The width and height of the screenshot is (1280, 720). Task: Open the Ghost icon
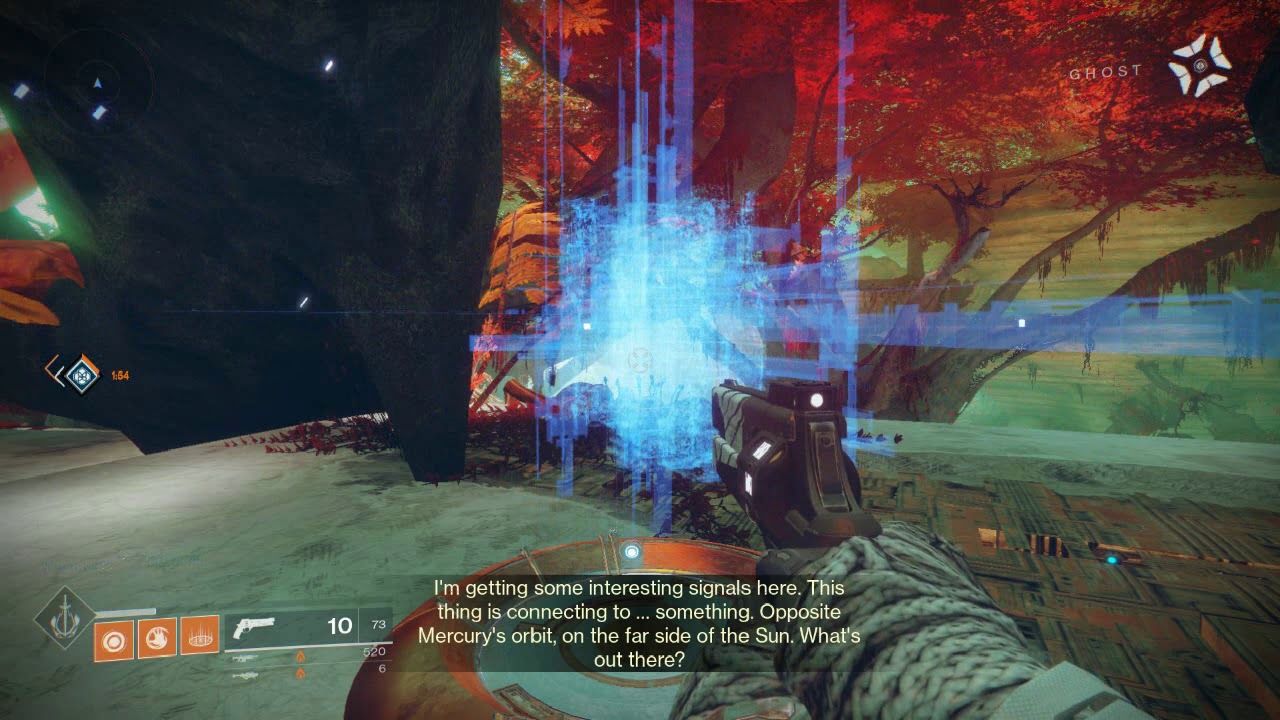pos(1200,66)
